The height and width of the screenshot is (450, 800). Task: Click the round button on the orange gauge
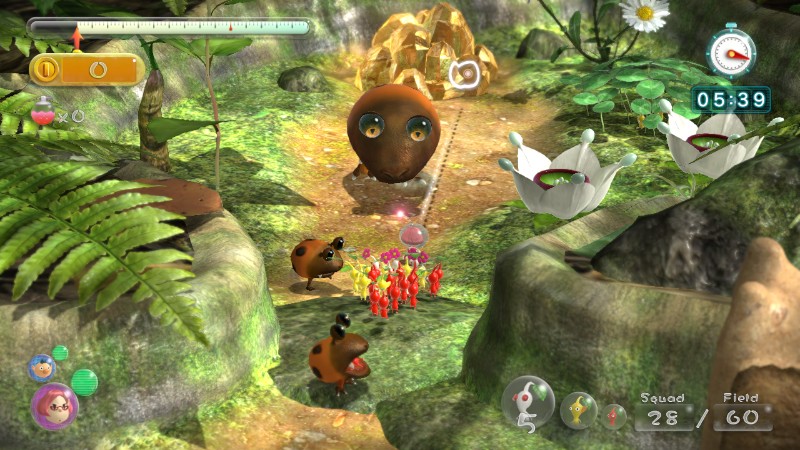pos(45,69)
